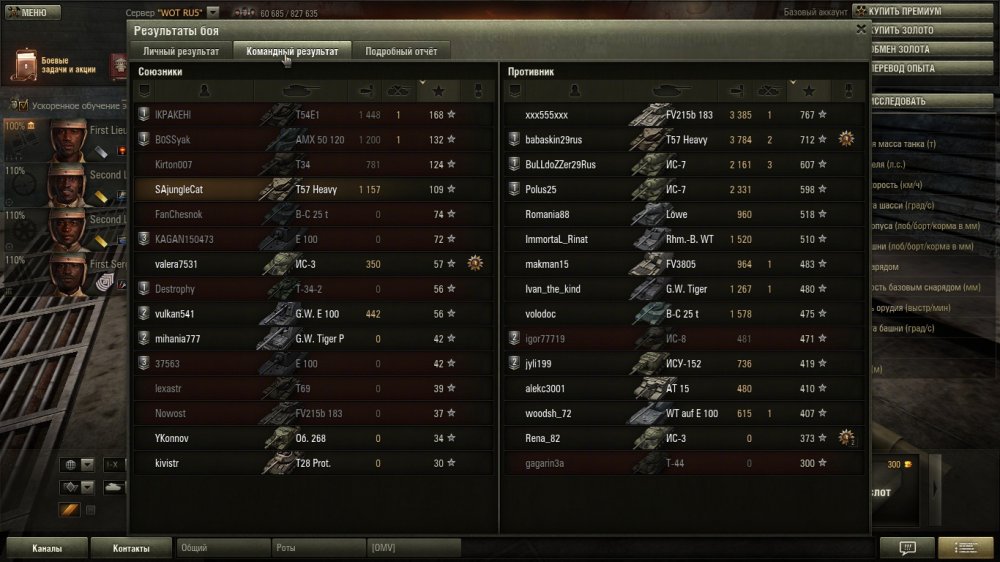Open the Подробный отчёт tab
The image size is (1000, 562).
pos(401,50)
